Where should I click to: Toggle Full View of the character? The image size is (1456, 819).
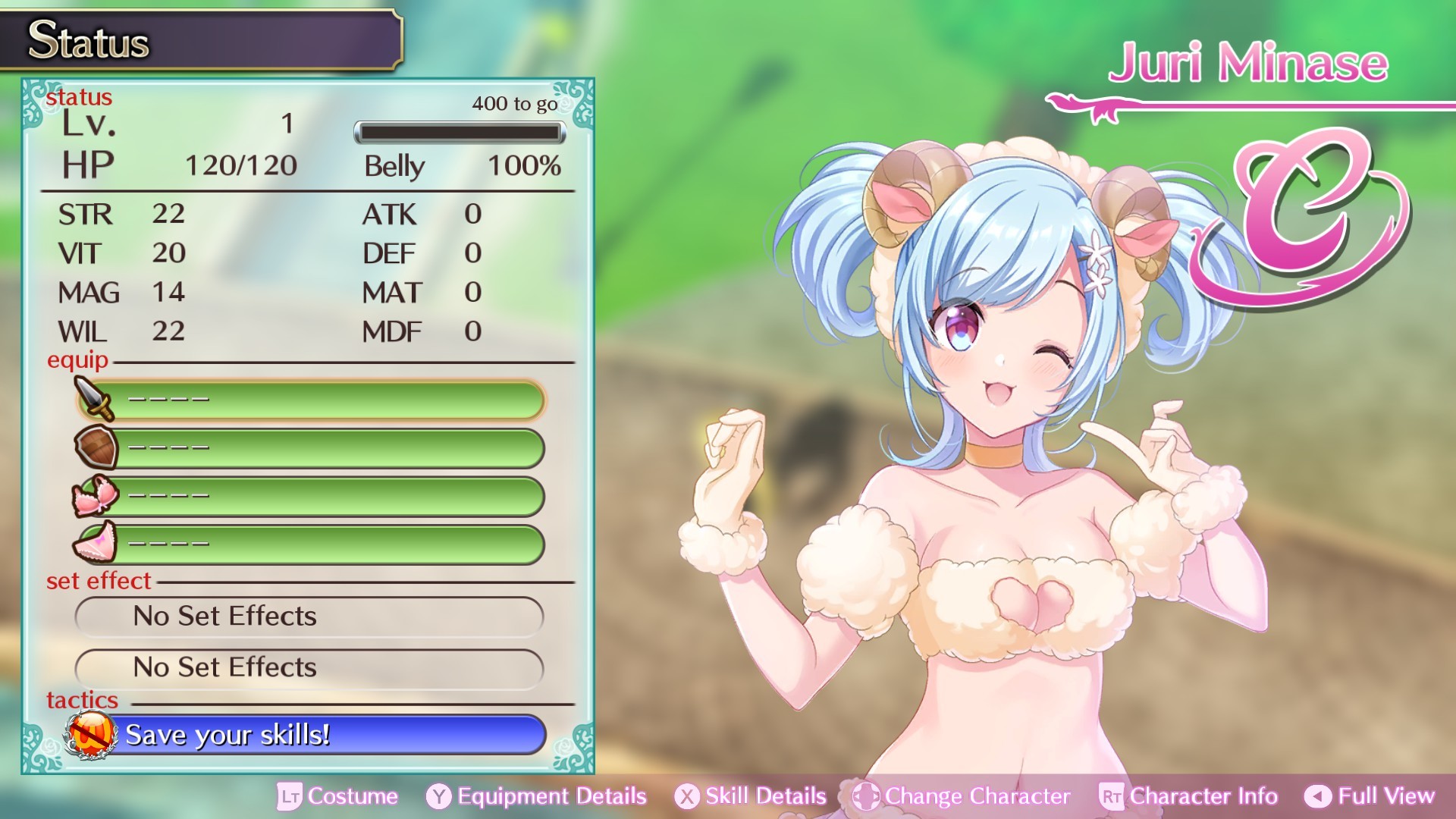pyautogui.click(x=1370, y=796)
